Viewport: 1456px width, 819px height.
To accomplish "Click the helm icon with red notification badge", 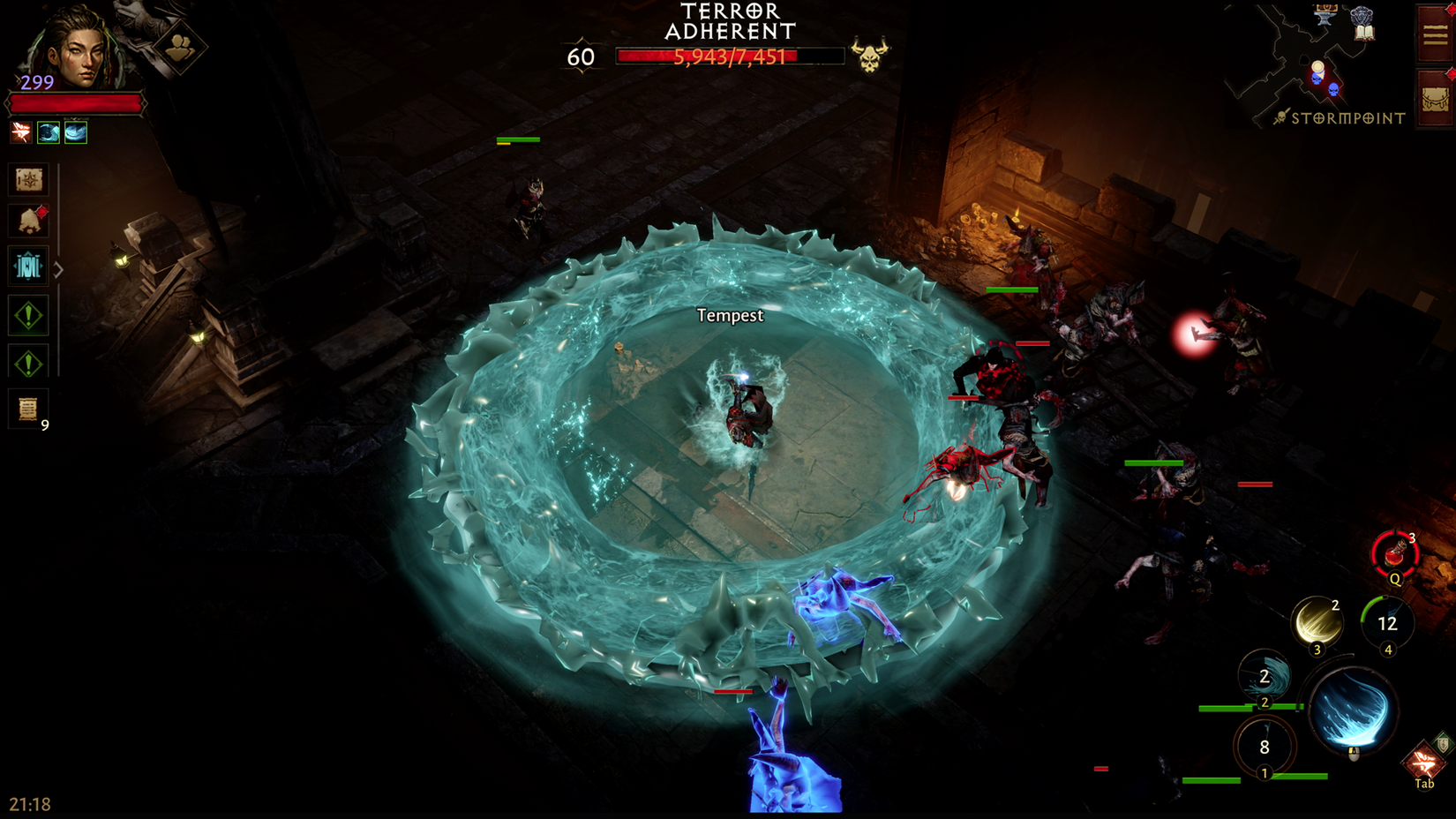I will 29,220.
